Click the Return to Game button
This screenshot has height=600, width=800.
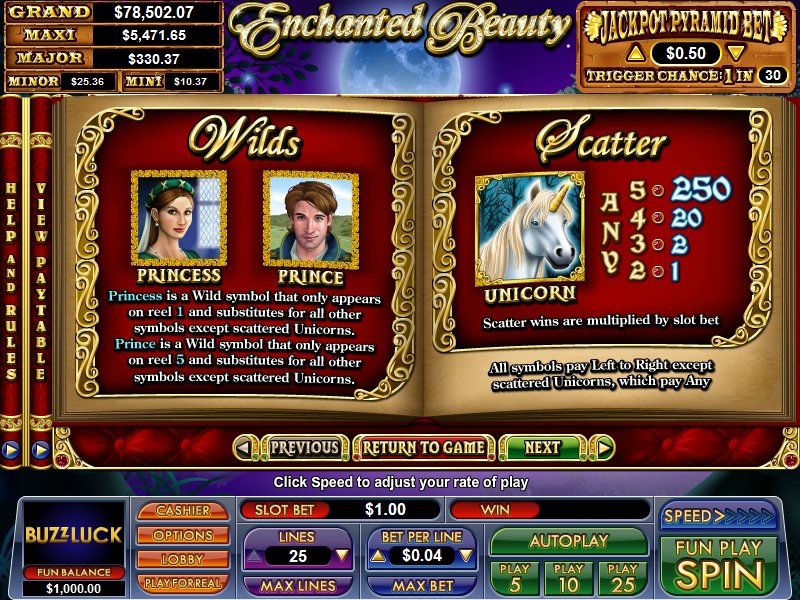click(423, 448)
